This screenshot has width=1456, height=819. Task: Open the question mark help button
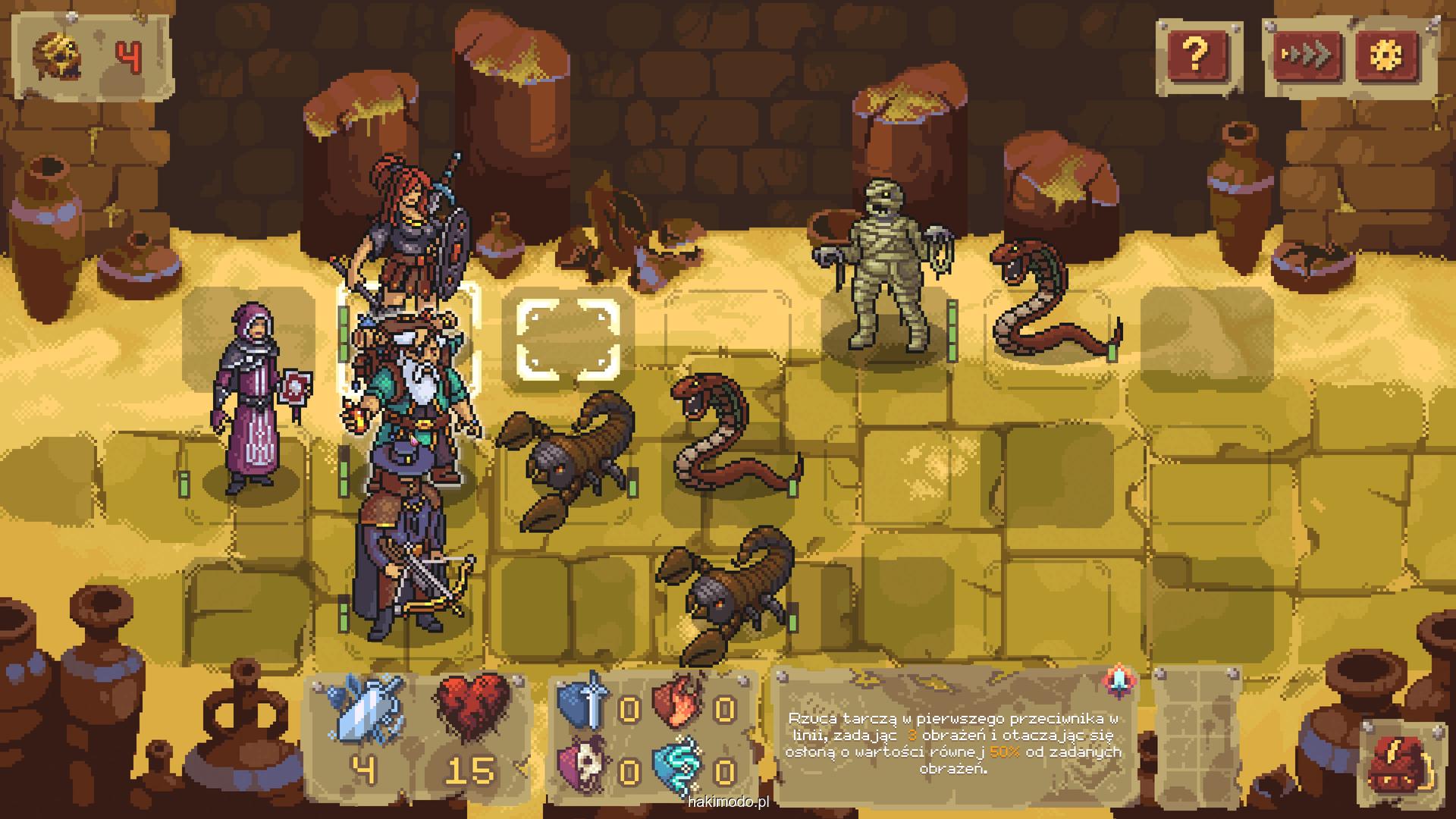click(x=1196, y=54)
